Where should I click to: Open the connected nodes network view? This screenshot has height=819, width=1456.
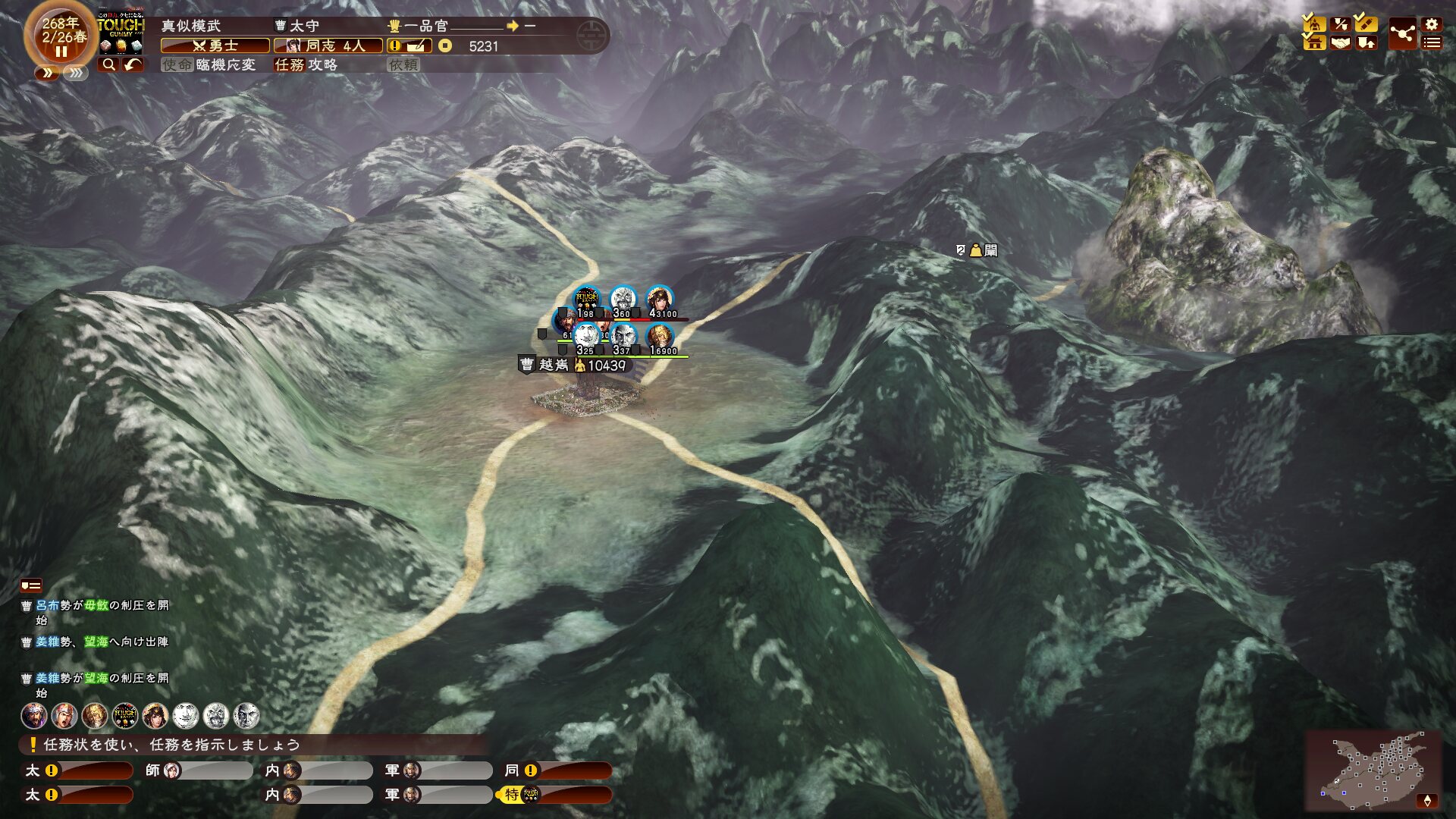point(1402,34)
